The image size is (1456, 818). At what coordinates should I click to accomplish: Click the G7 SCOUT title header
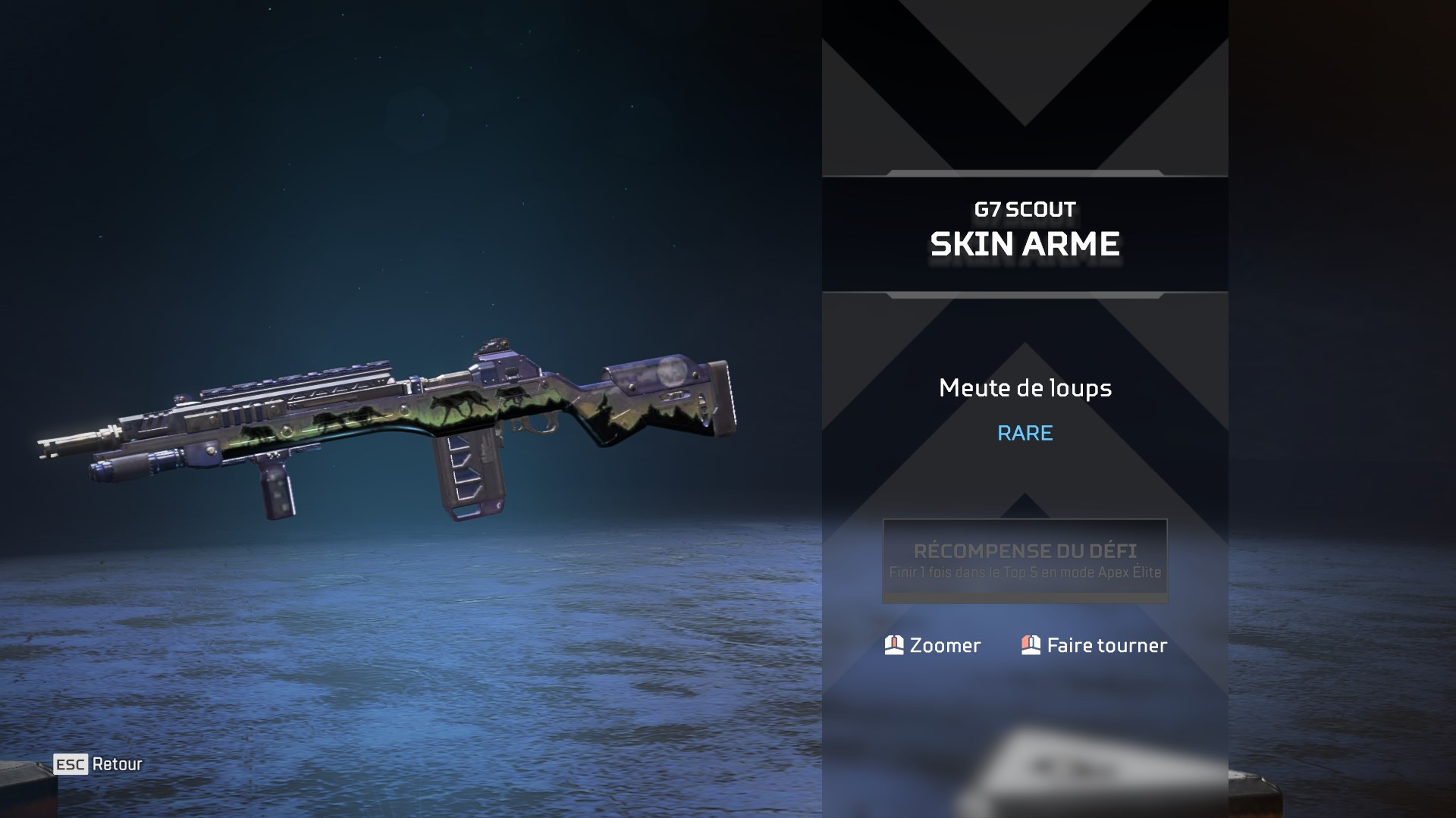(x=1024, y=211)
